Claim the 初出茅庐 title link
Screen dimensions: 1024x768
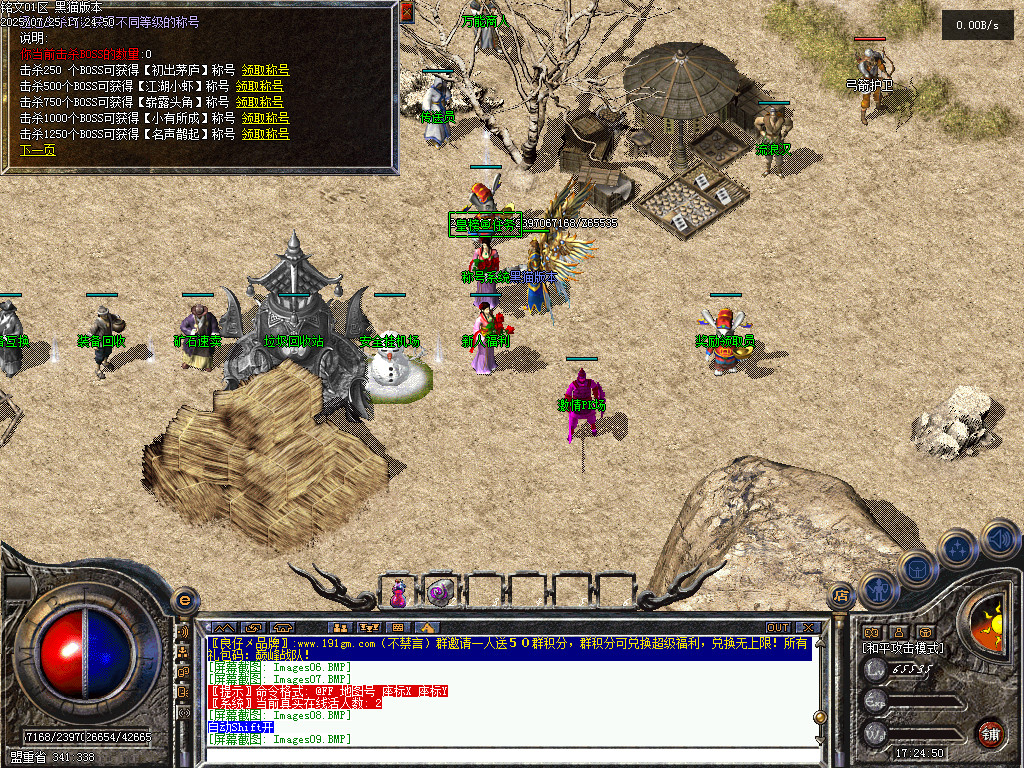point(263,70)
